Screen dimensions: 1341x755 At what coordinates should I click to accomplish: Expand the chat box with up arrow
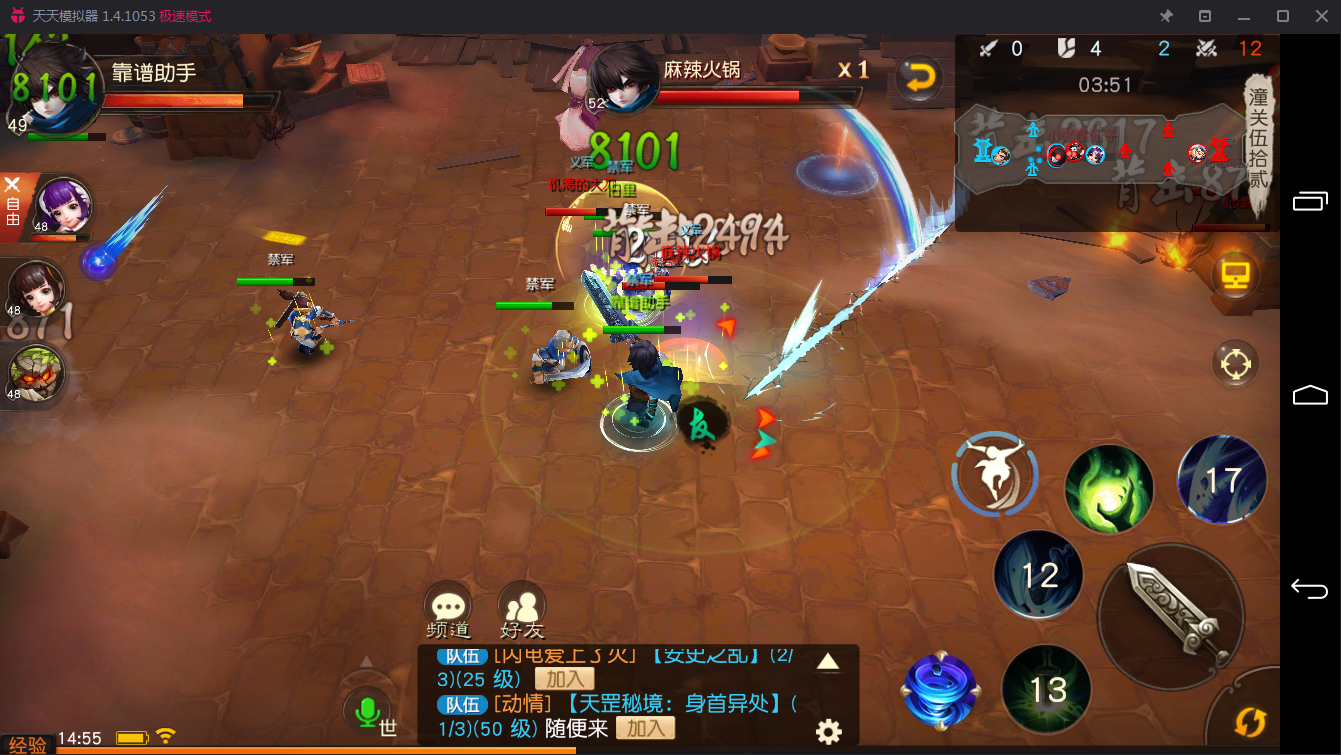pyautogui.click(x=828, y=661)
